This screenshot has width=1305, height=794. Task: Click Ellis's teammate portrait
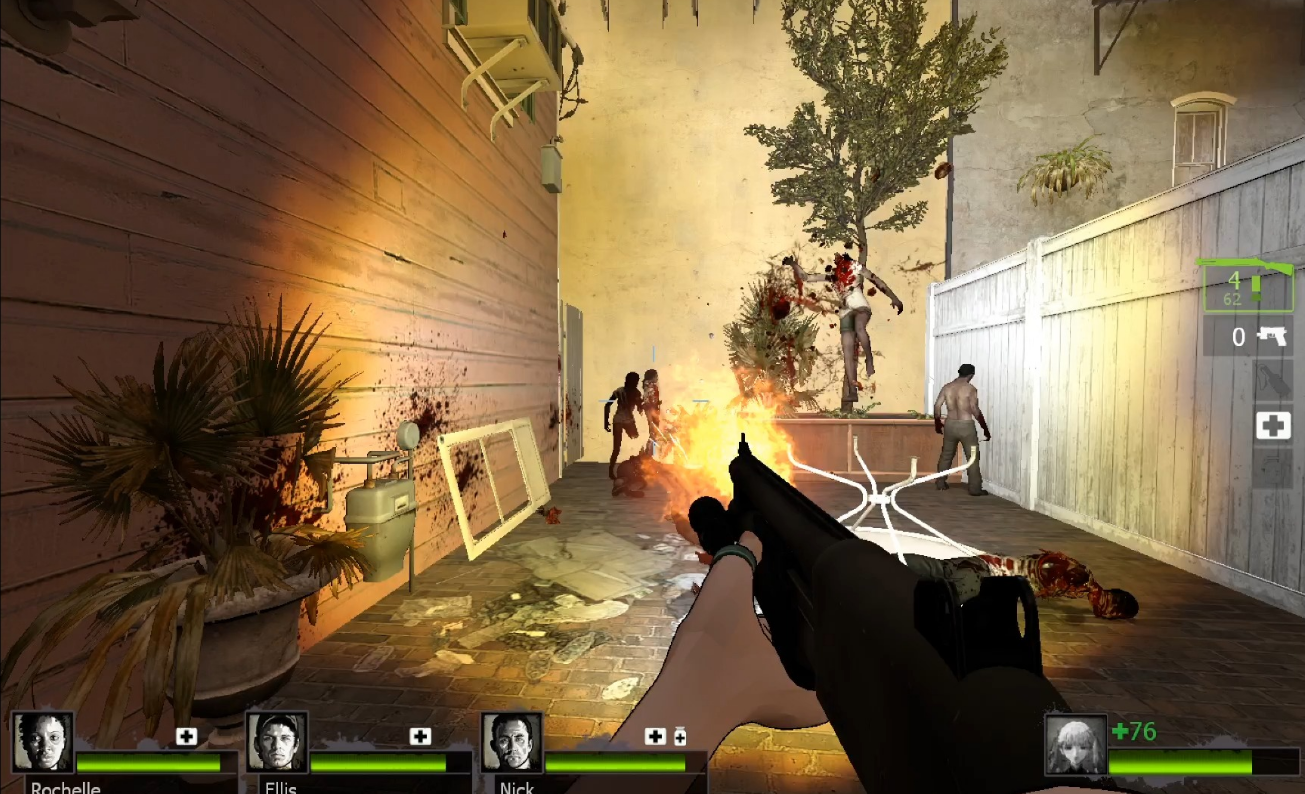[x=276, y=742]
